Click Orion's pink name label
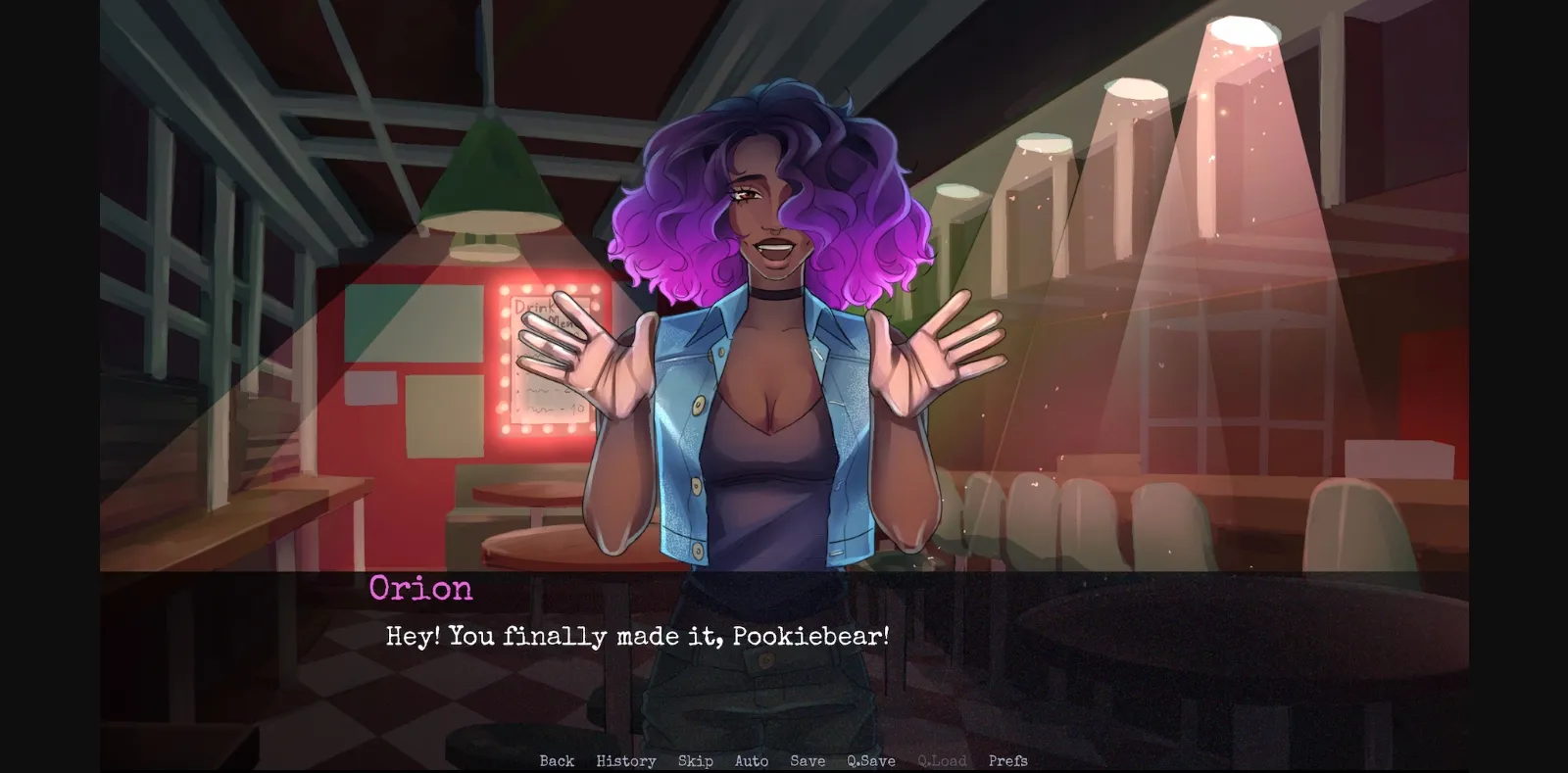The height and width of the screenshot is (773, 1568). click(420, 589)
